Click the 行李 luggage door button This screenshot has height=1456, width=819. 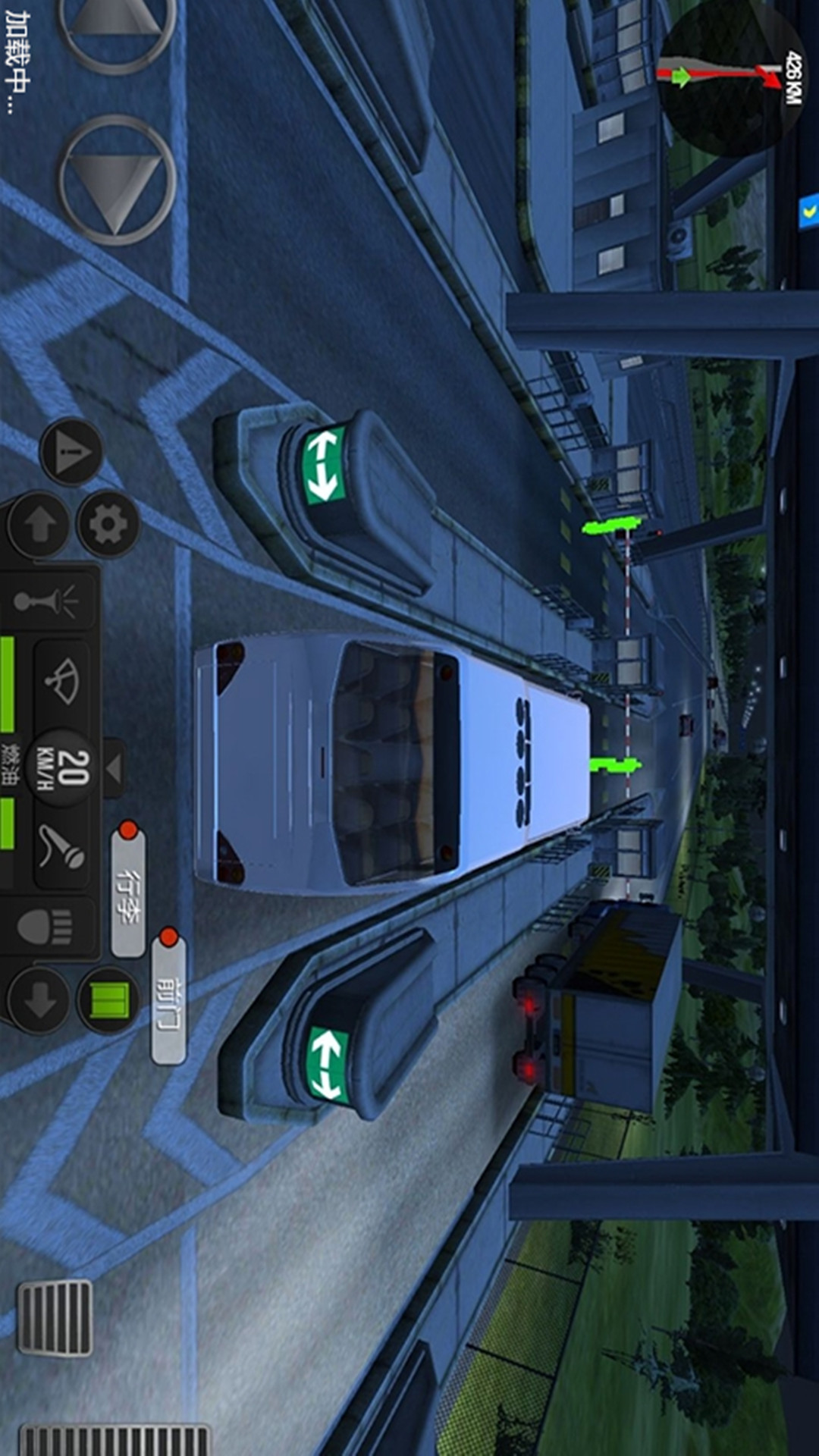tap(129, 887)
